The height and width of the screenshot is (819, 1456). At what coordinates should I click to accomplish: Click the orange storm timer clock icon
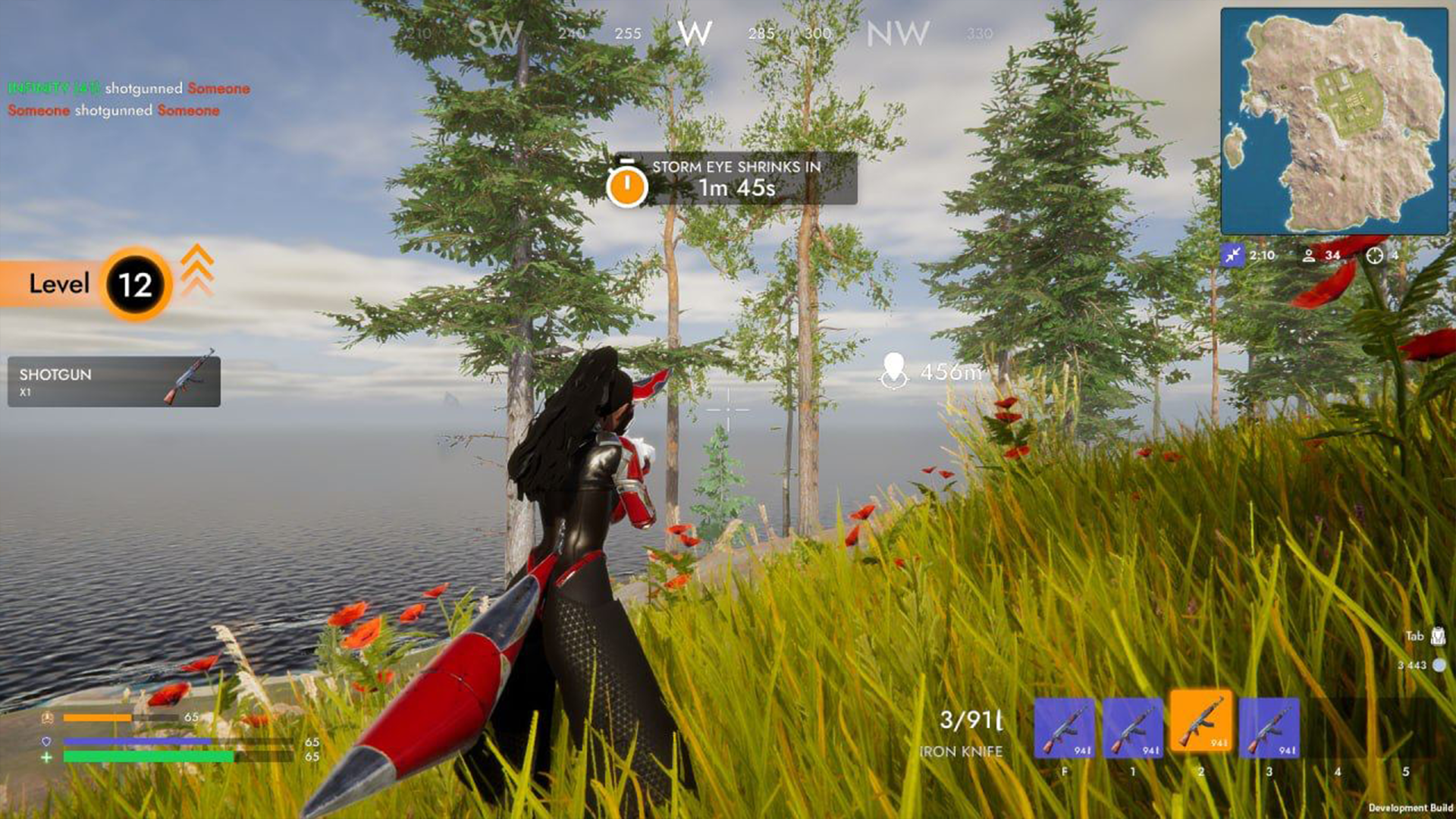[626, 182]
